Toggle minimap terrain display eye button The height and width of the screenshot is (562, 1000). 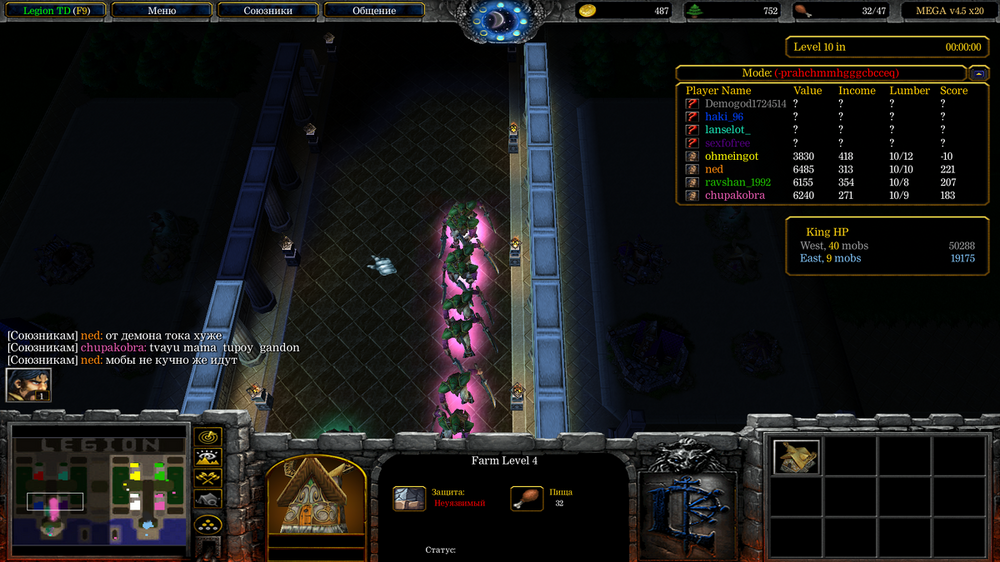click(208, 458)
